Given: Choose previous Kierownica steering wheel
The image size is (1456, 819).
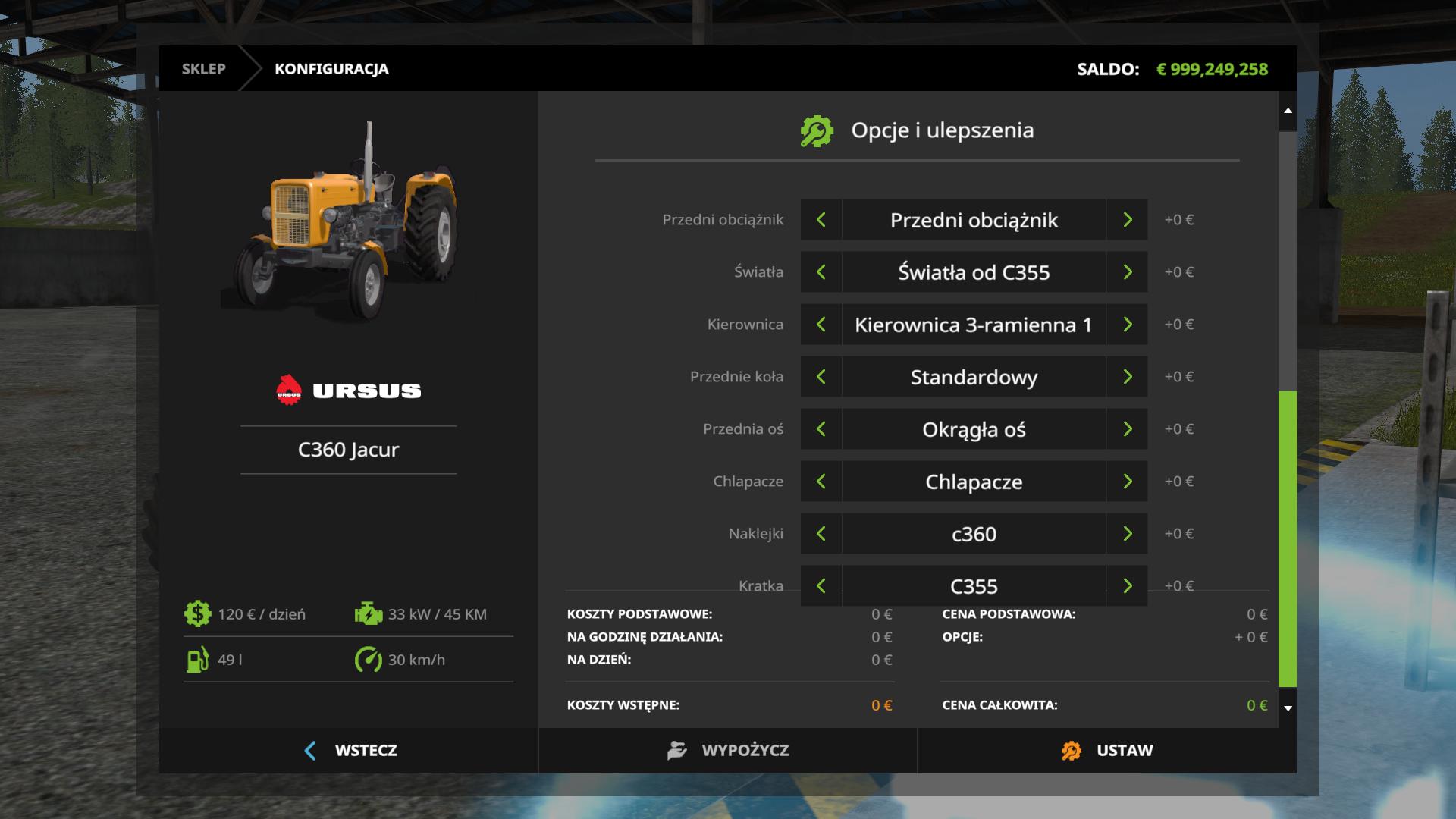Looking at the screenshot, I should click(x=821, y=325).
